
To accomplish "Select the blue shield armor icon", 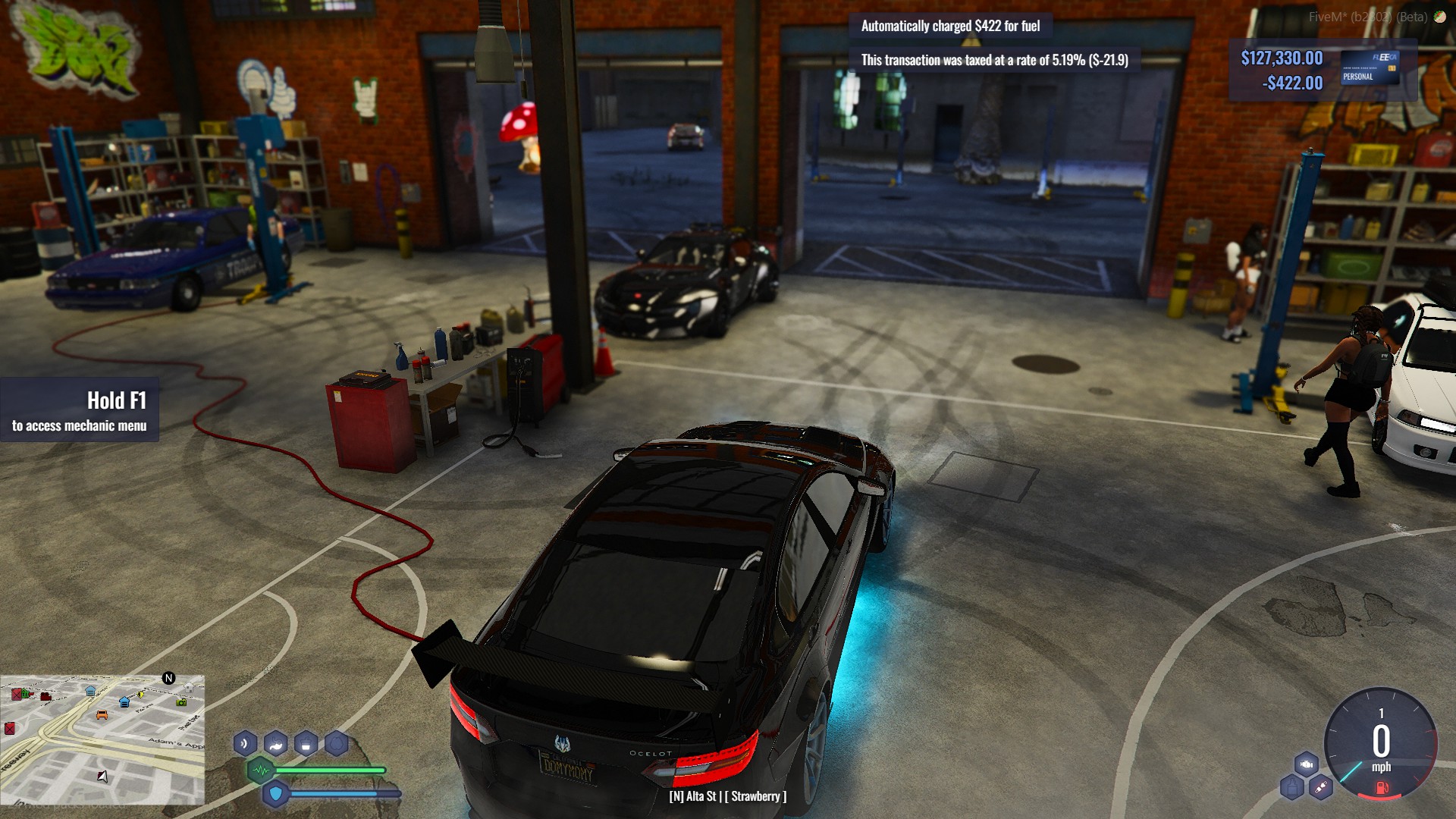I will 275,794.
